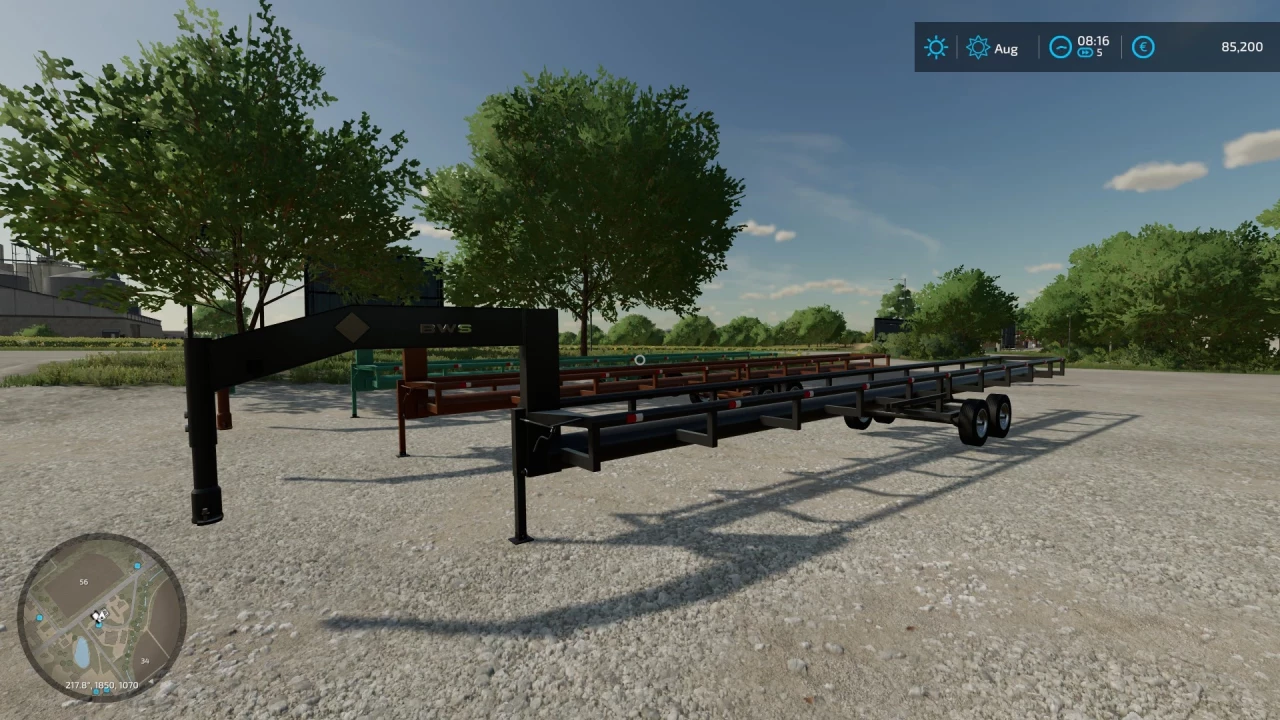Click the clock face icon in the HUD
1280x720 pixels.
pos(1060,47)
